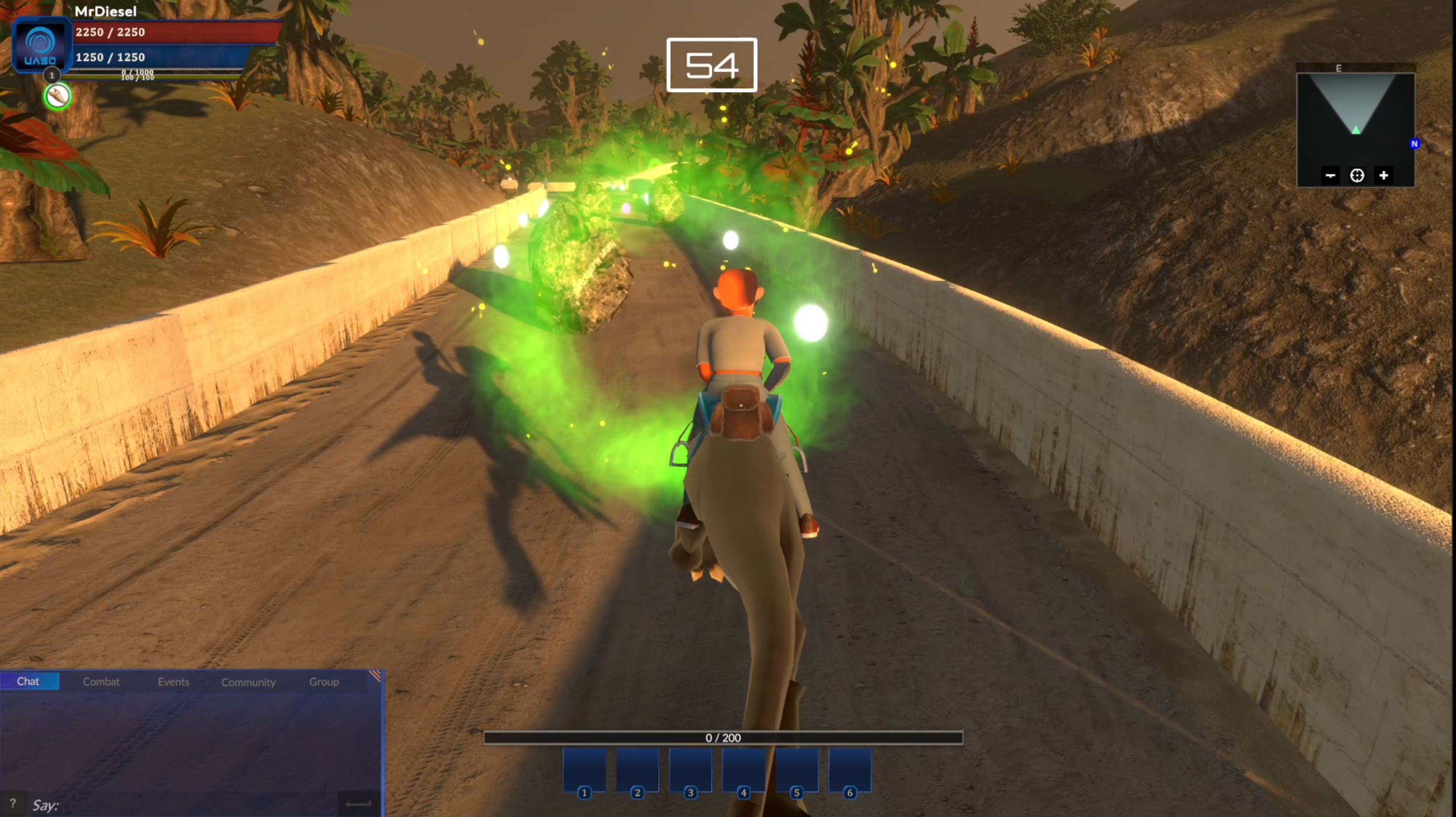Select the Events tab
This screenshot has height=817, width=1456.
(174, 682)
